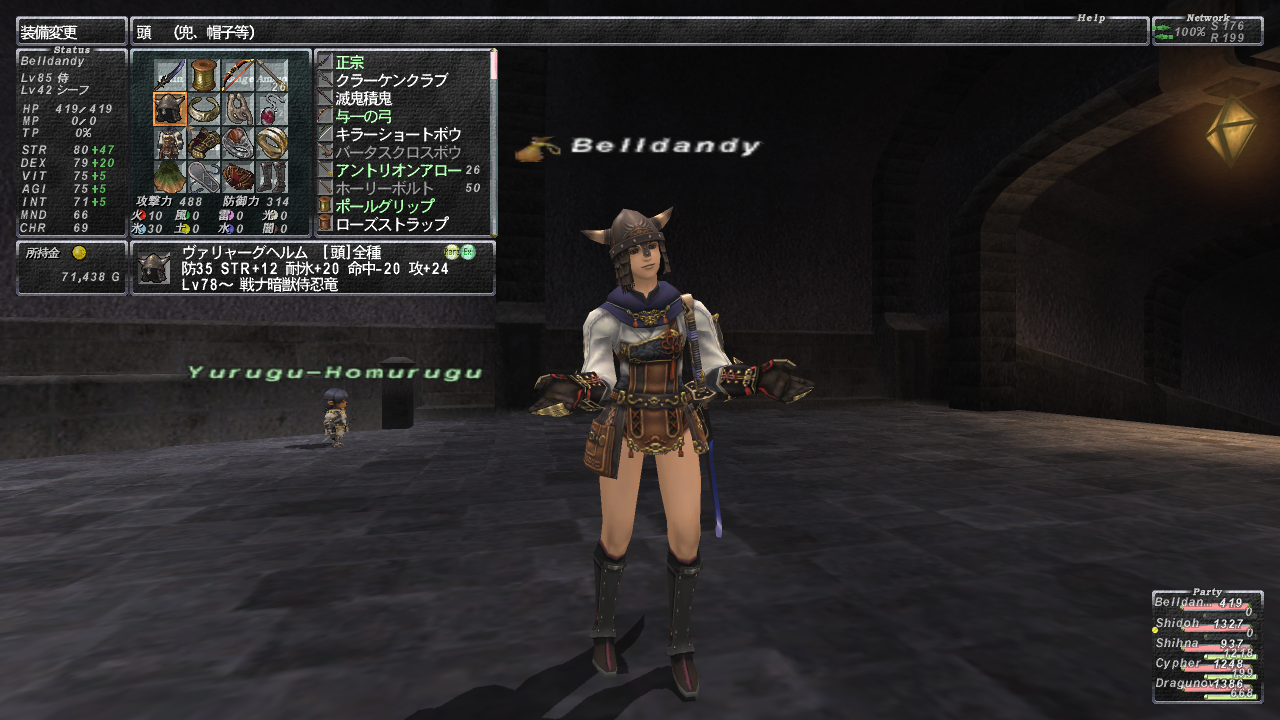This screenshot has width=1280, height=720.
Task: Pick ローズストラップ from the item list
Action: pyautogui.click(x=391, y=224)
